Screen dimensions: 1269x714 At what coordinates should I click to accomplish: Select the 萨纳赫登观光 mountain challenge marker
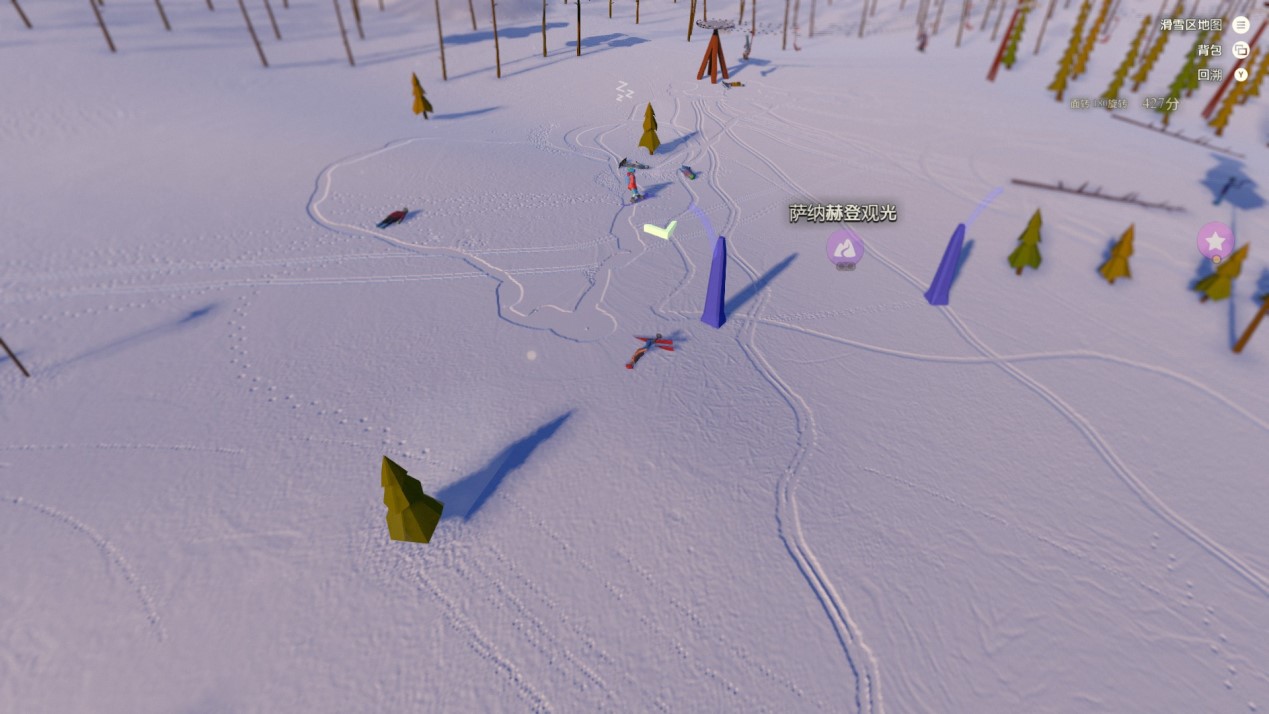(844, 247)
